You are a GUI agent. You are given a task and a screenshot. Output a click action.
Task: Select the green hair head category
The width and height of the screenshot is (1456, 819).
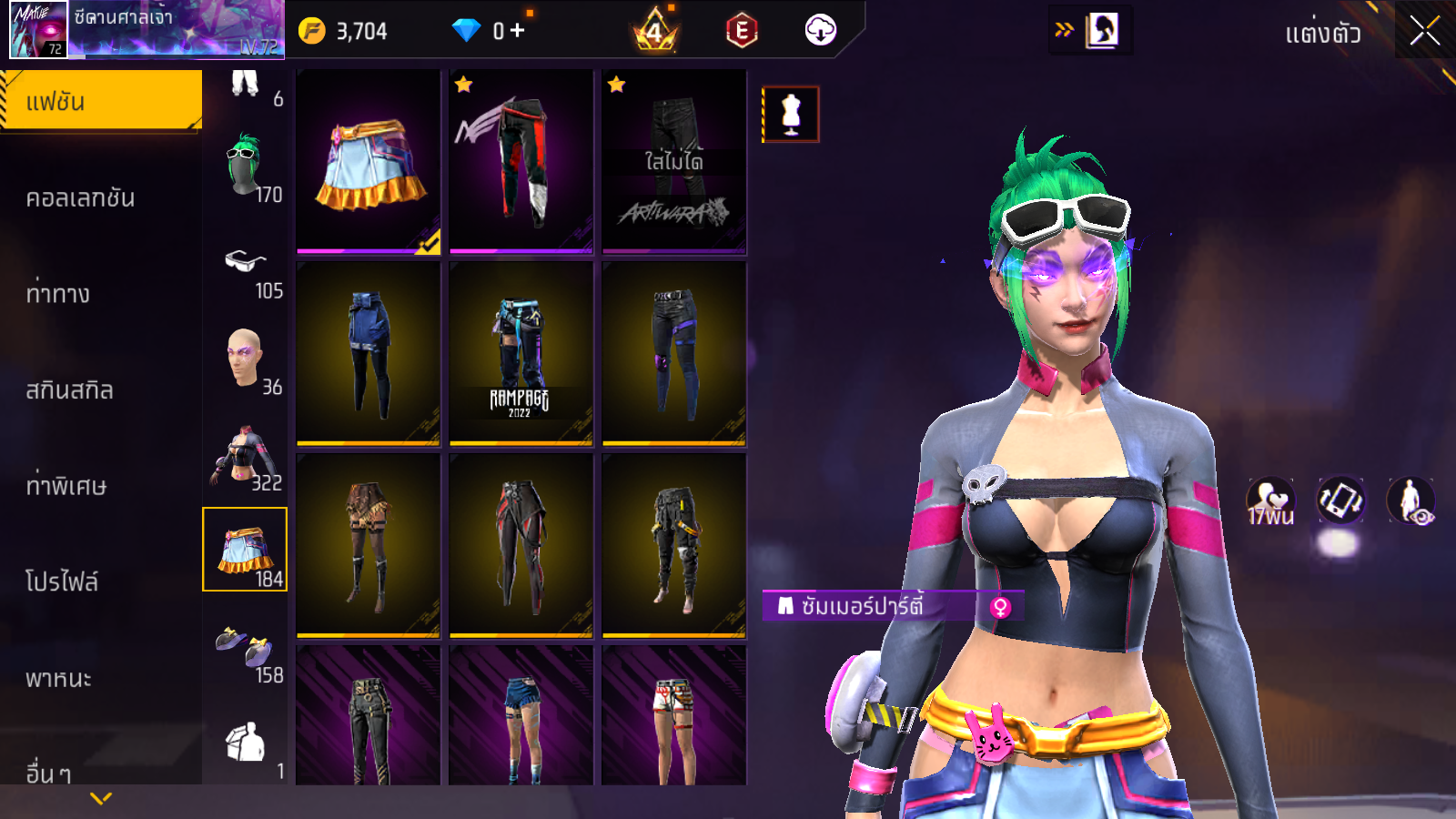[245, 167]
